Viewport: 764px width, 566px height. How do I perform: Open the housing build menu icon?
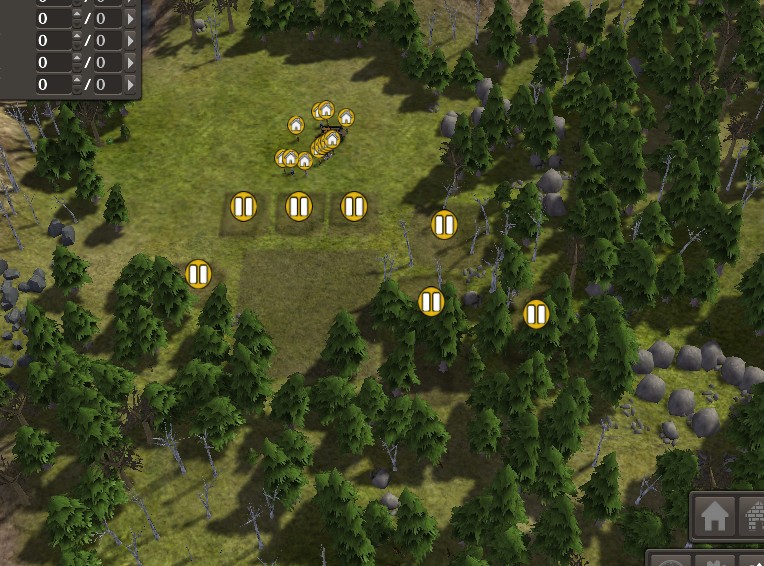(x=714, y=517)
